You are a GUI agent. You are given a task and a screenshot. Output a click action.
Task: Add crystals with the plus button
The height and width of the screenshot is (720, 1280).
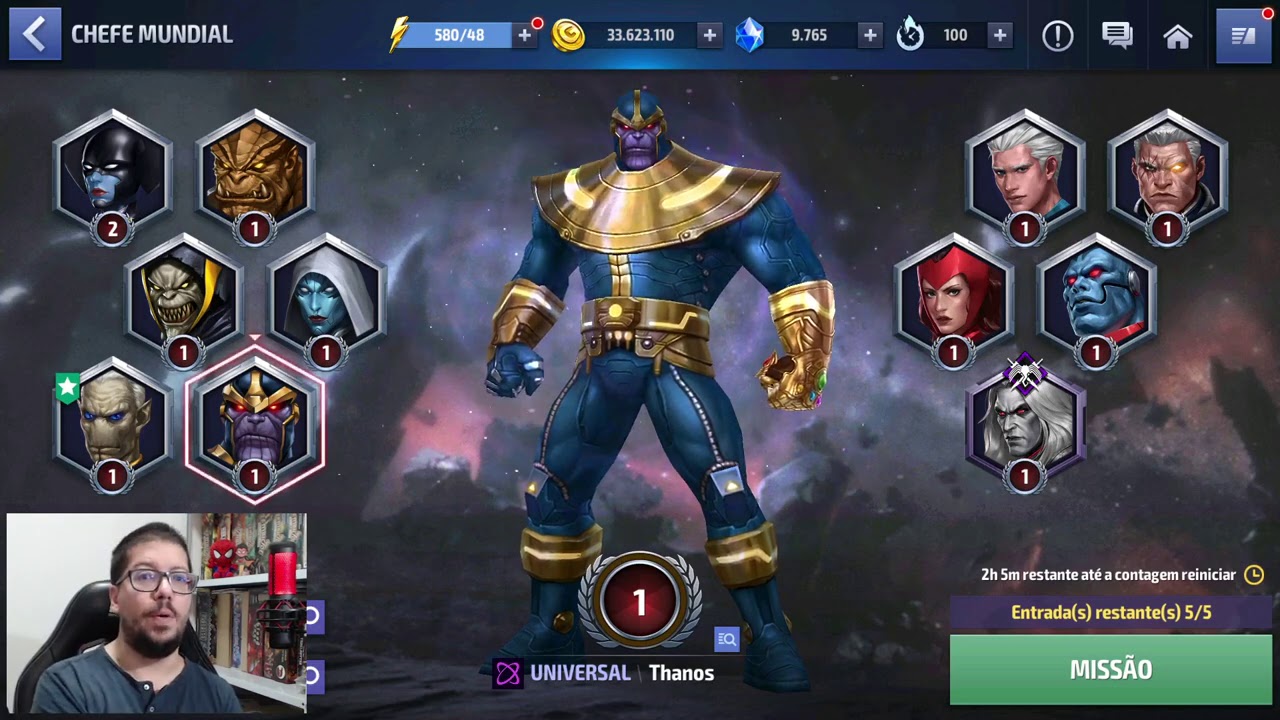[x=870, y=35]
